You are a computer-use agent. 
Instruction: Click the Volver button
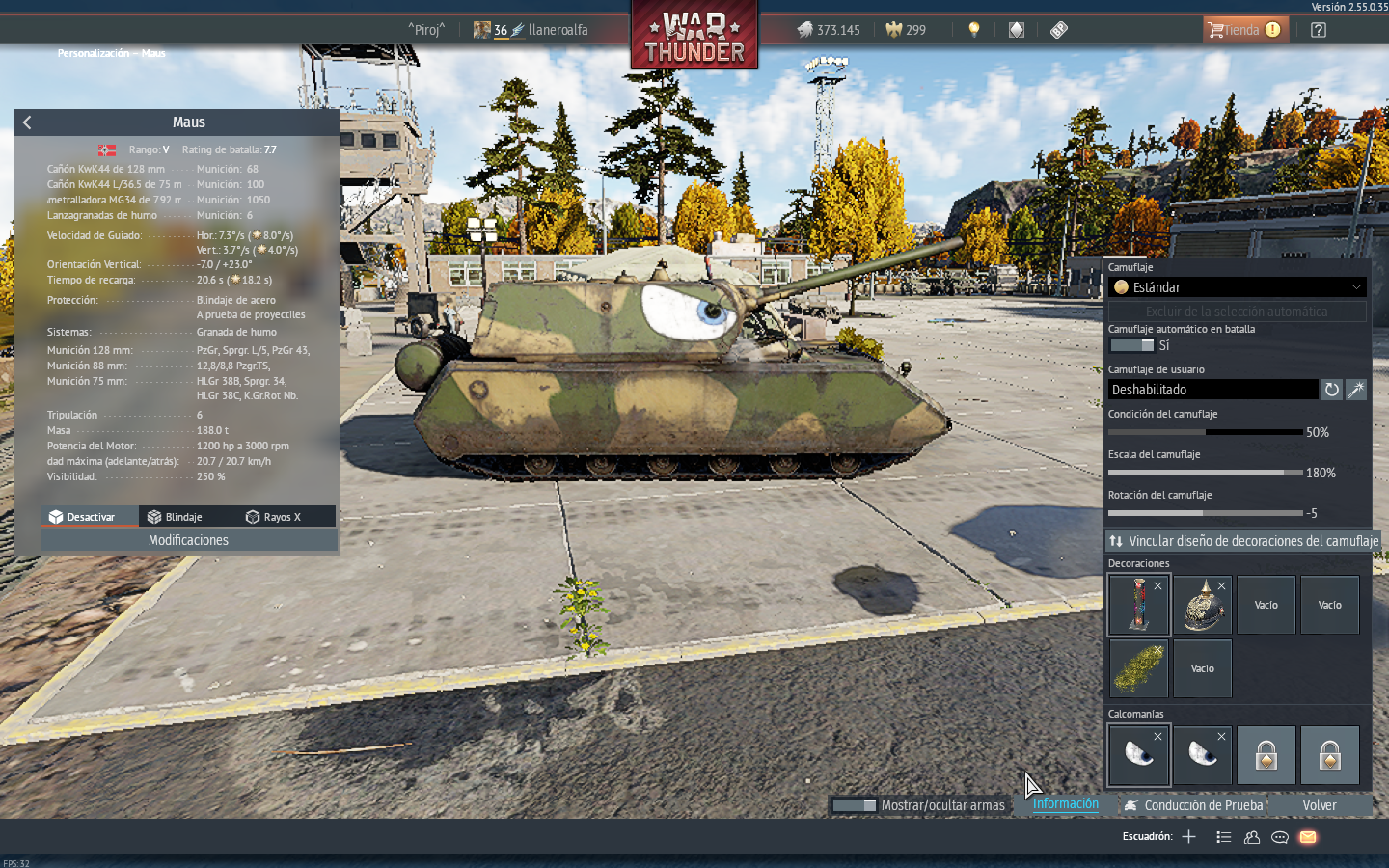coord(1319,805)
